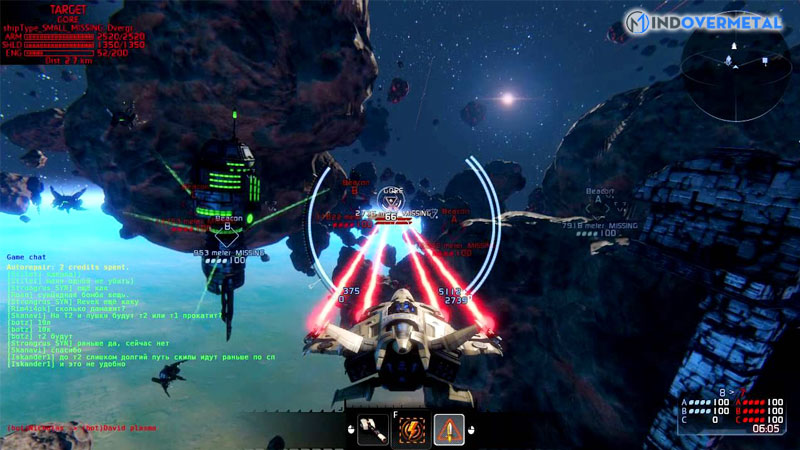Open the Game chat panel
The width and height of the screenshot is (800, 450).
point(28,257)
